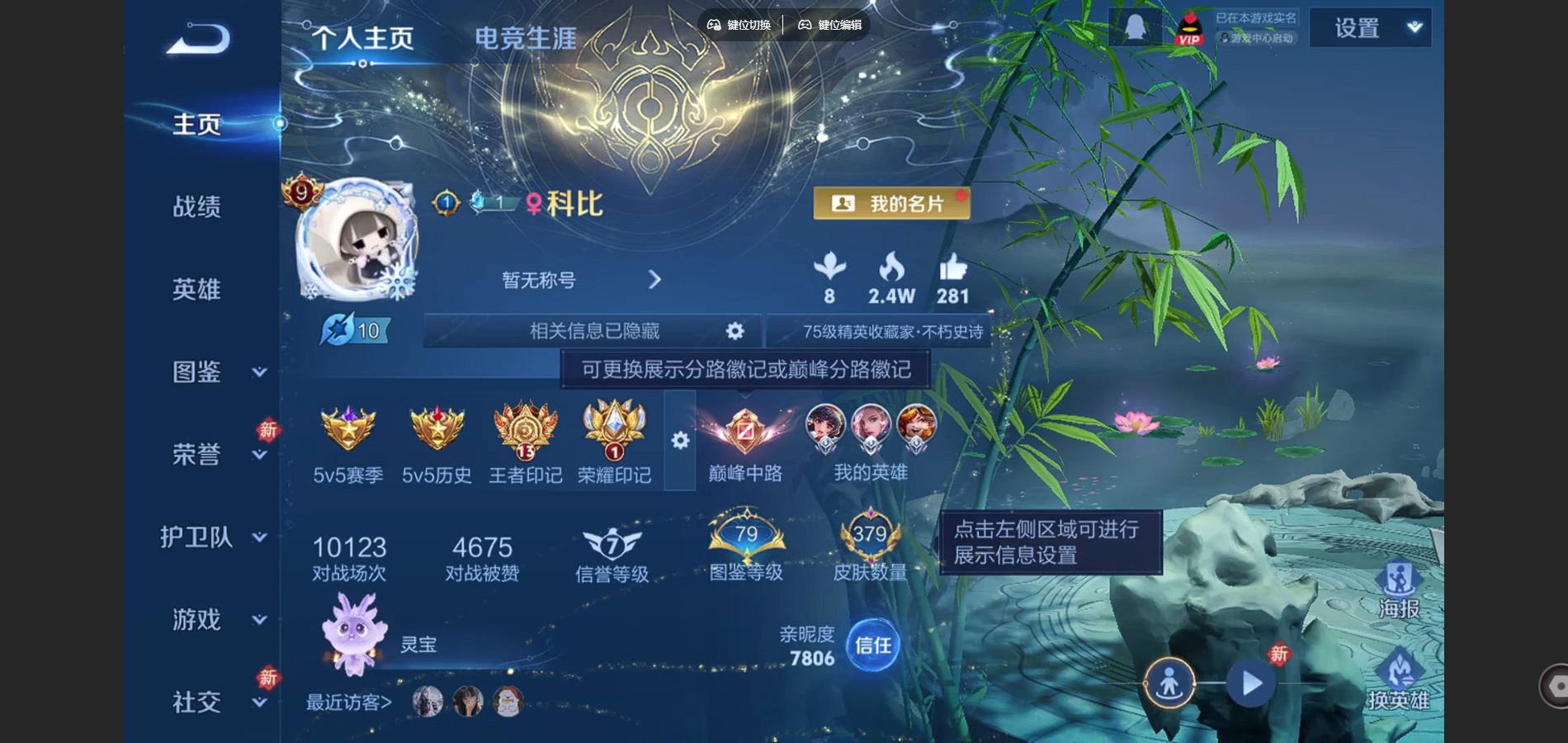Click the VIP icon at top right
The image size is (1568, 743).
click(1189, 27)
